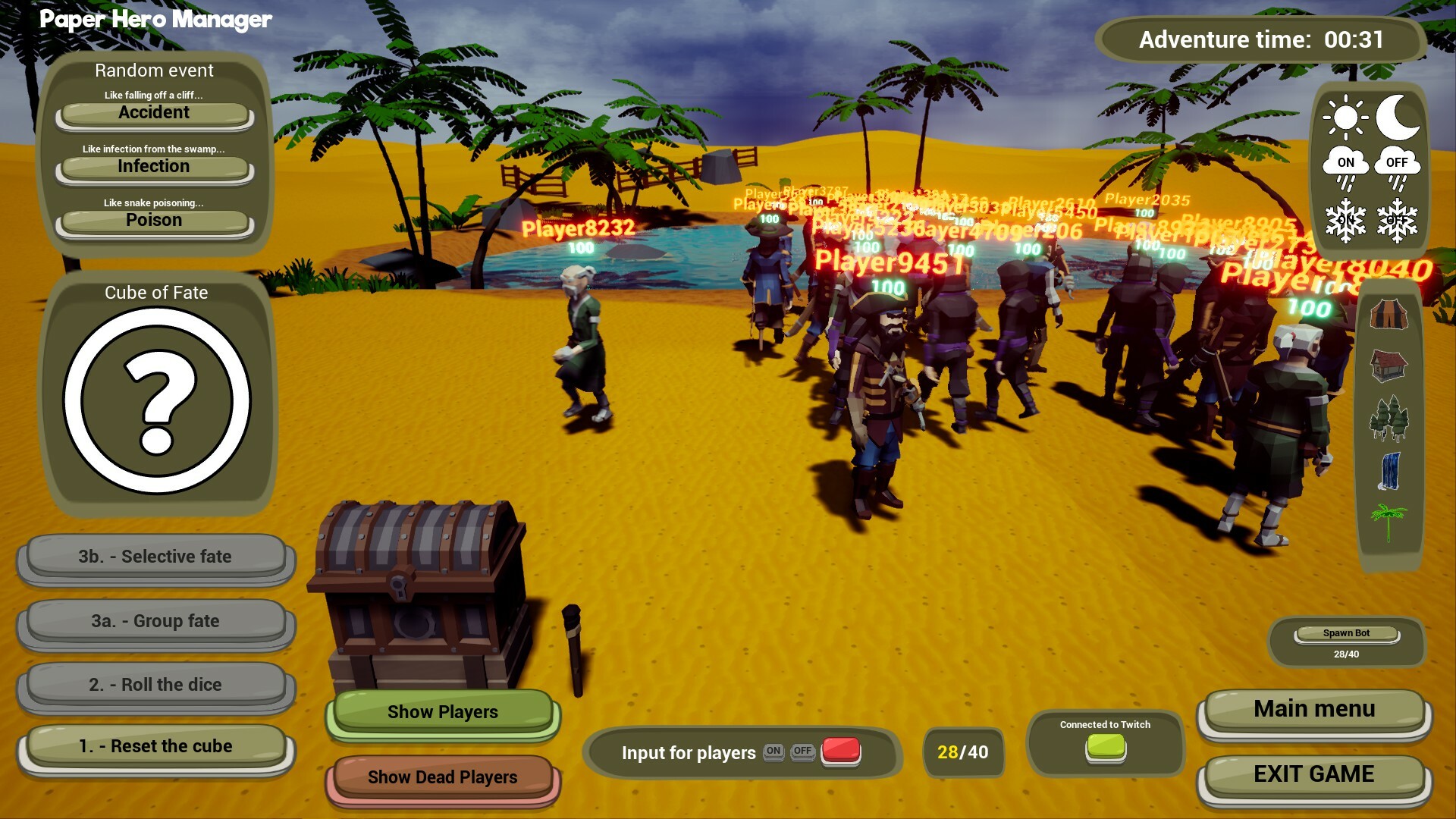Click the Show Dead Players button
Screen dimensions: 1456x819
tap(442, 777)
